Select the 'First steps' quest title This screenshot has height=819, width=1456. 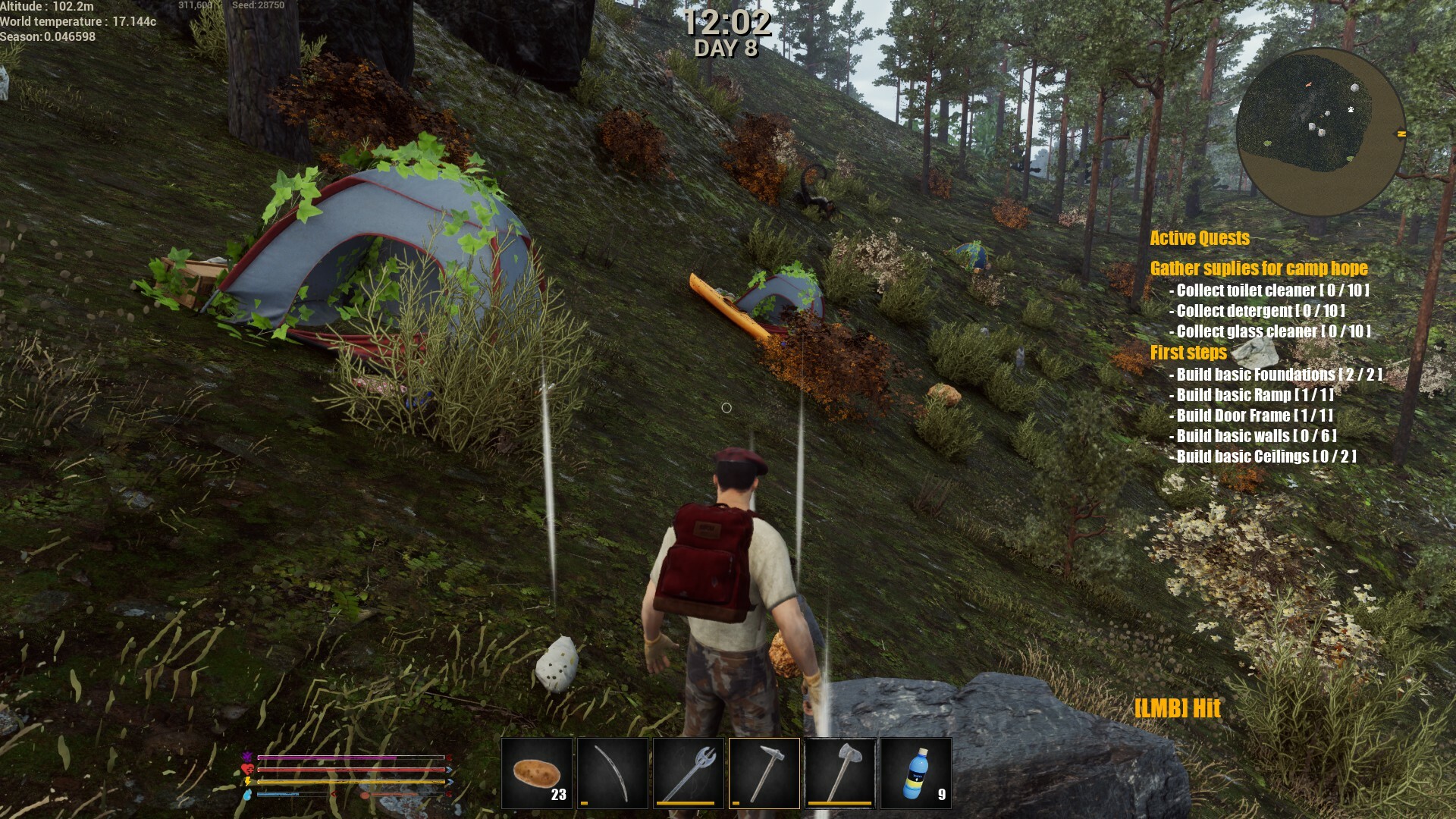click(1188, 353)
